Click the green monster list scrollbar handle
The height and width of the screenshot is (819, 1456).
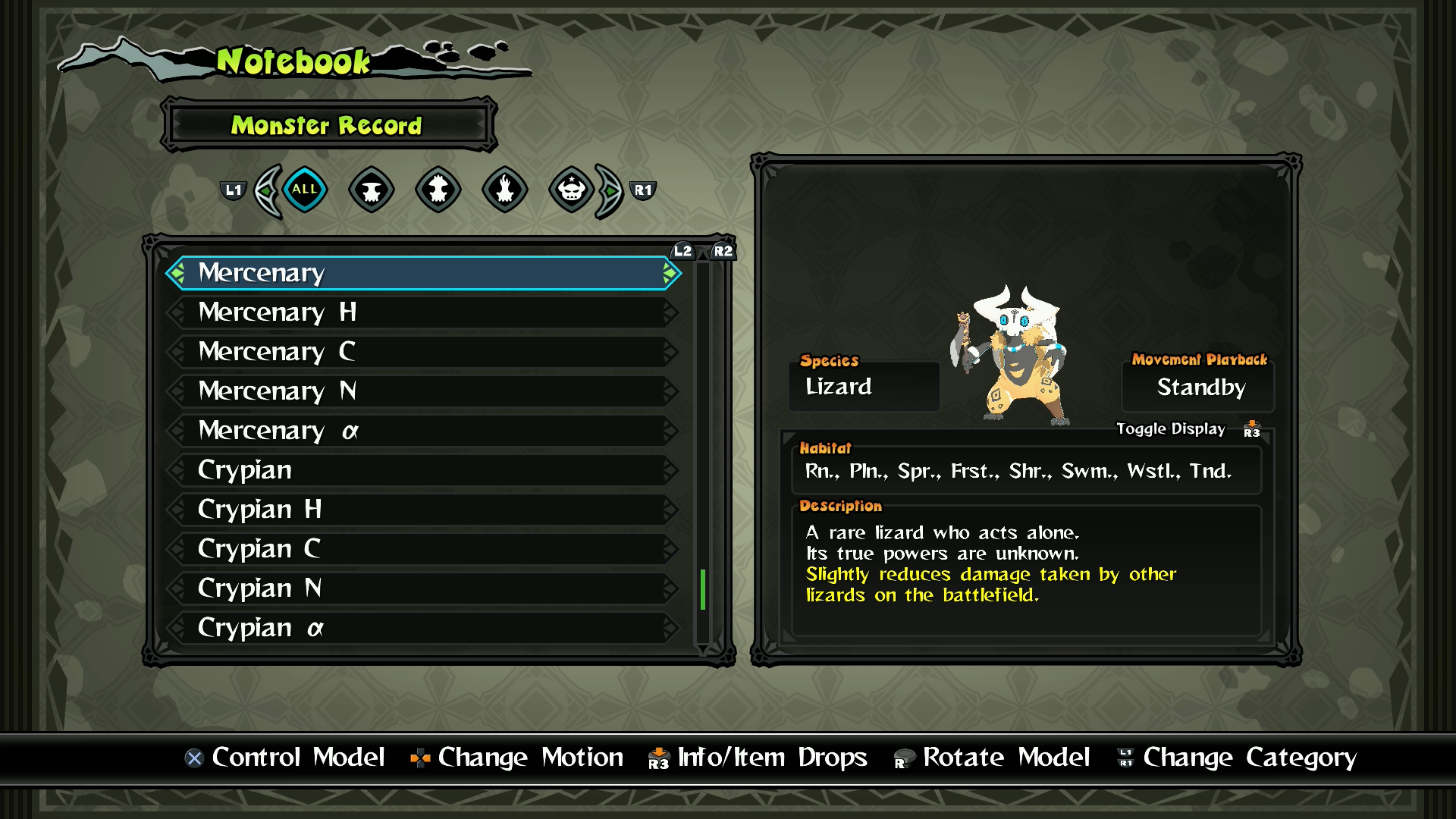point(703,589)
